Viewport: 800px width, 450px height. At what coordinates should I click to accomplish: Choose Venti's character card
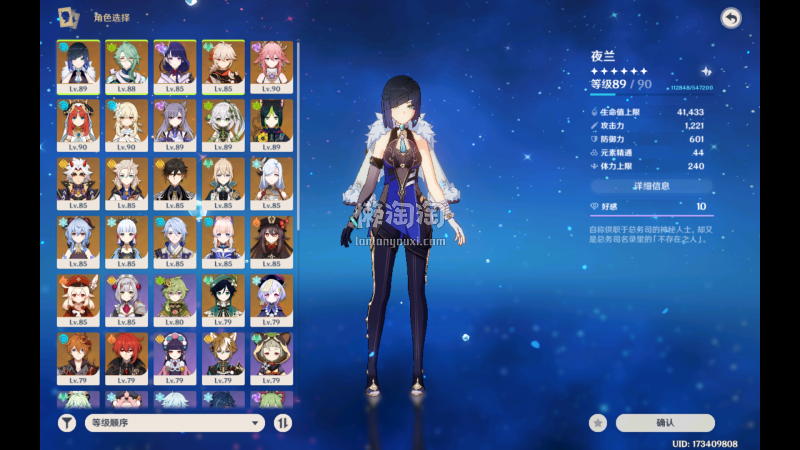click(222, 299)
